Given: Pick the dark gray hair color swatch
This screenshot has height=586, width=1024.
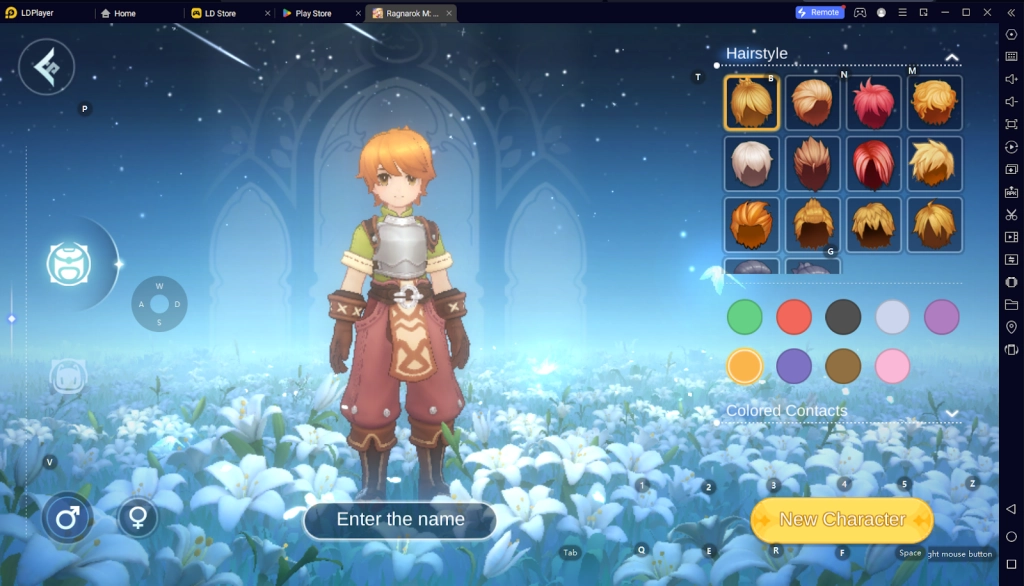Looking at the screenshot, I should pos(843,317).
